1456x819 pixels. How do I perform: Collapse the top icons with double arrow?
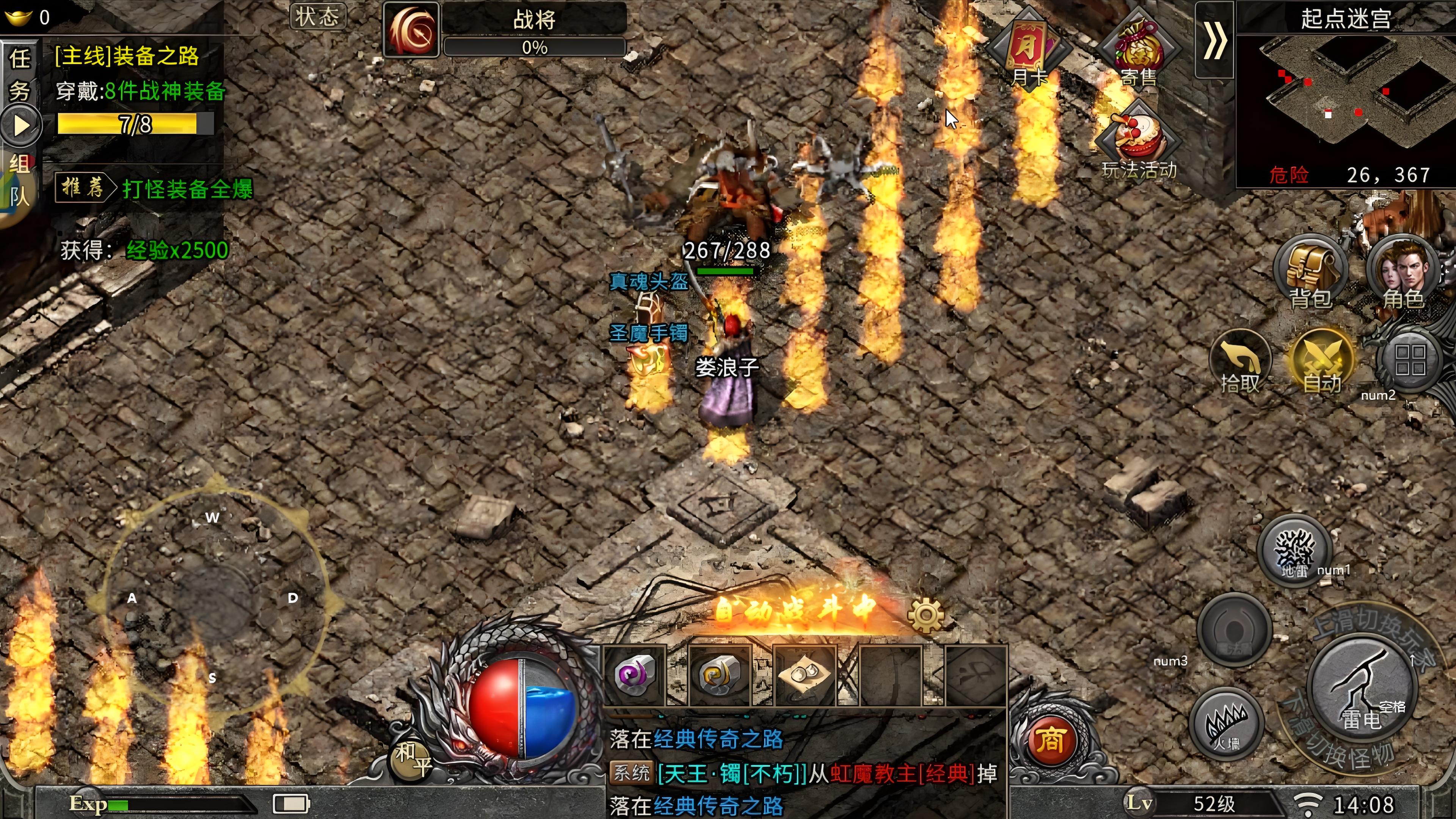(1214, 39)
